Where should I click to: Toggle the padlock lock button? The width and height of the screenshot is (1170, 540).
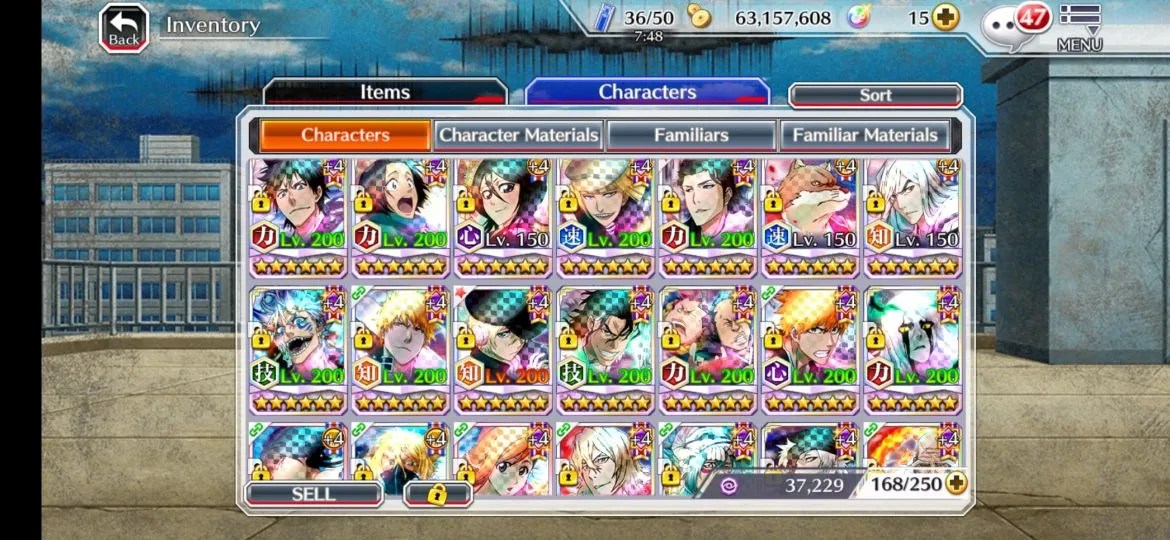pyautogui.click(x=437, y=494)
